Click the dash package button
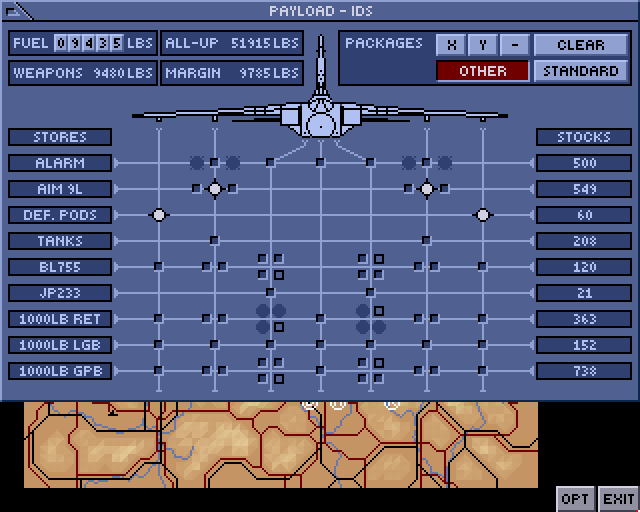Image resolution: width=640 pixels, height=512 pixels. click(514, 45)
